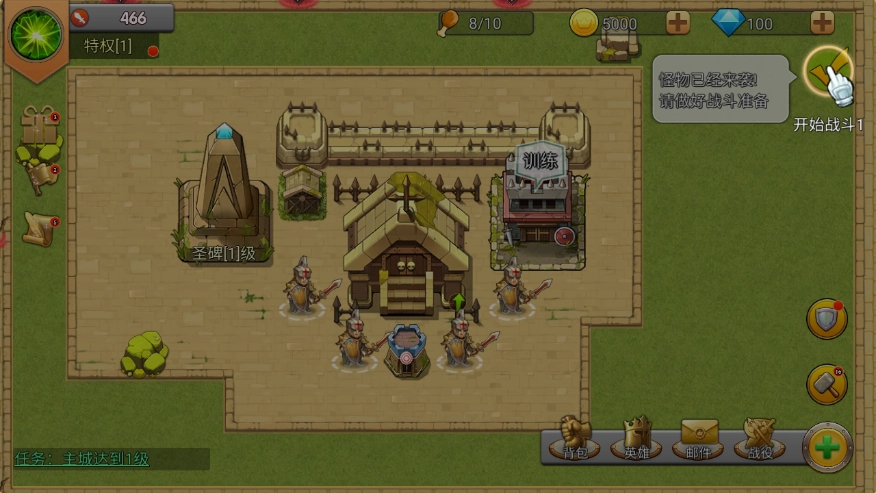Buy more diamonds with the plus button
876x493 pixels.
(822, 23)
